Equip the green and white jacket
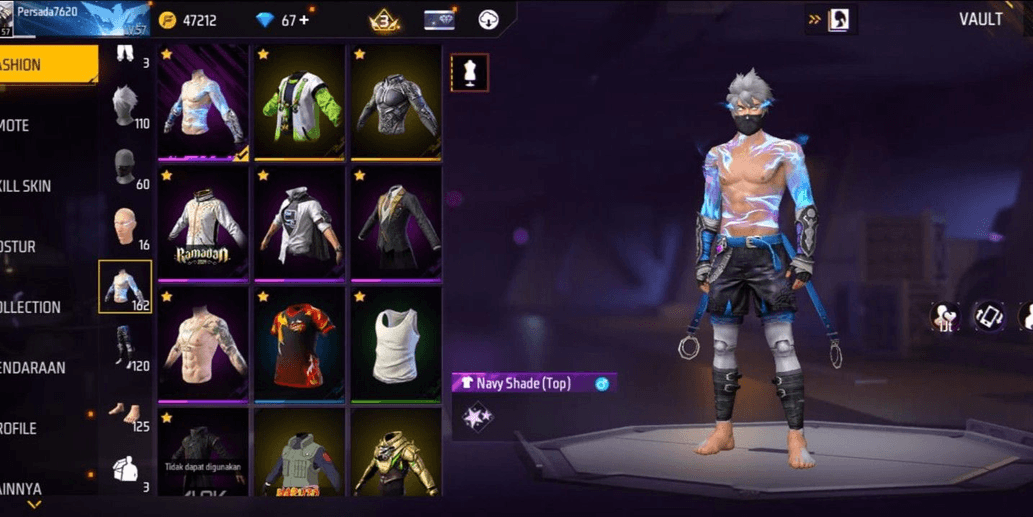 click(300, 102)
